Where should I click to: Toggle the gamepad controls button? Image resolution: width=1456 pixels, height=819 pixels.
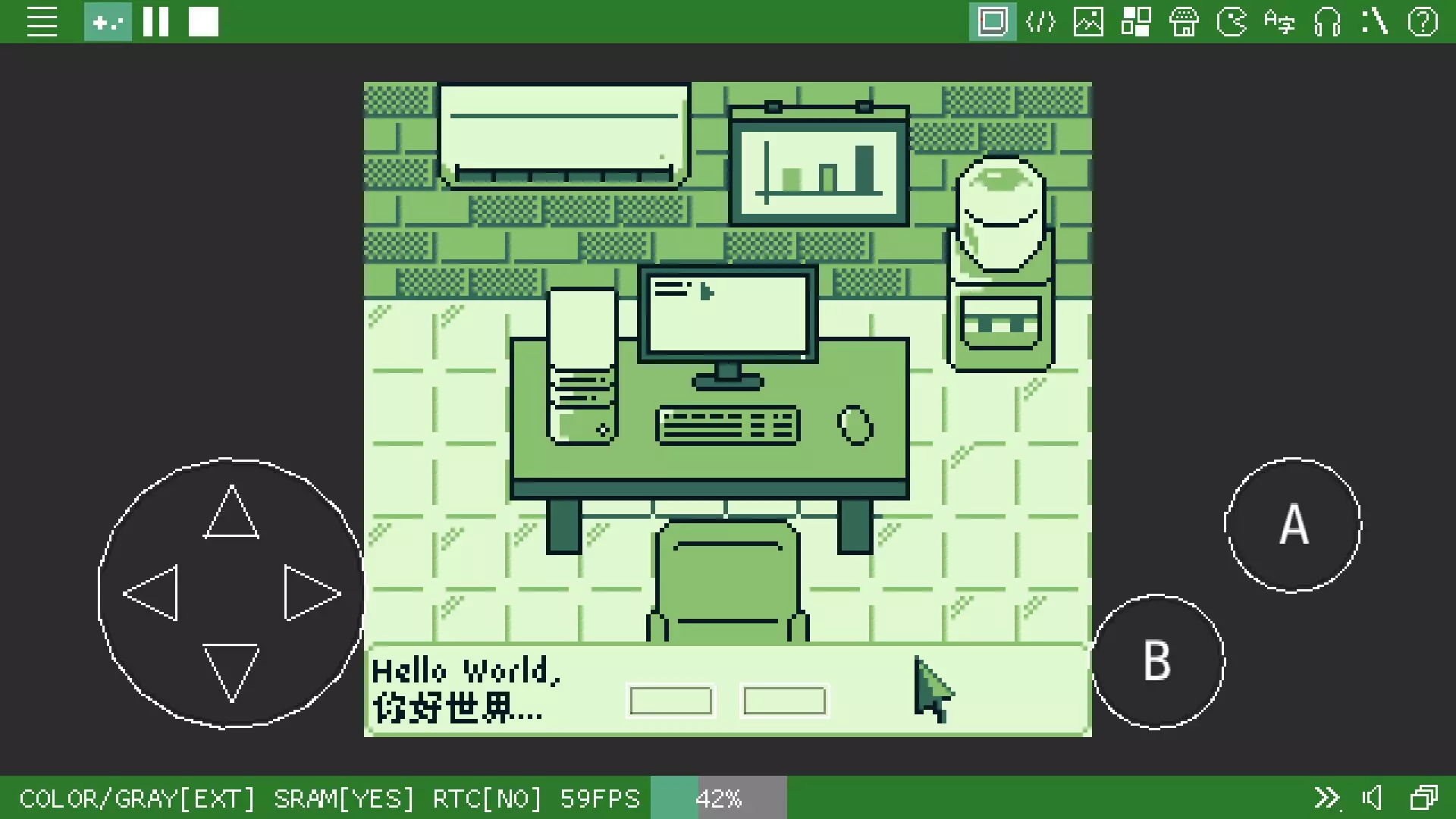[x=108, y=22]
